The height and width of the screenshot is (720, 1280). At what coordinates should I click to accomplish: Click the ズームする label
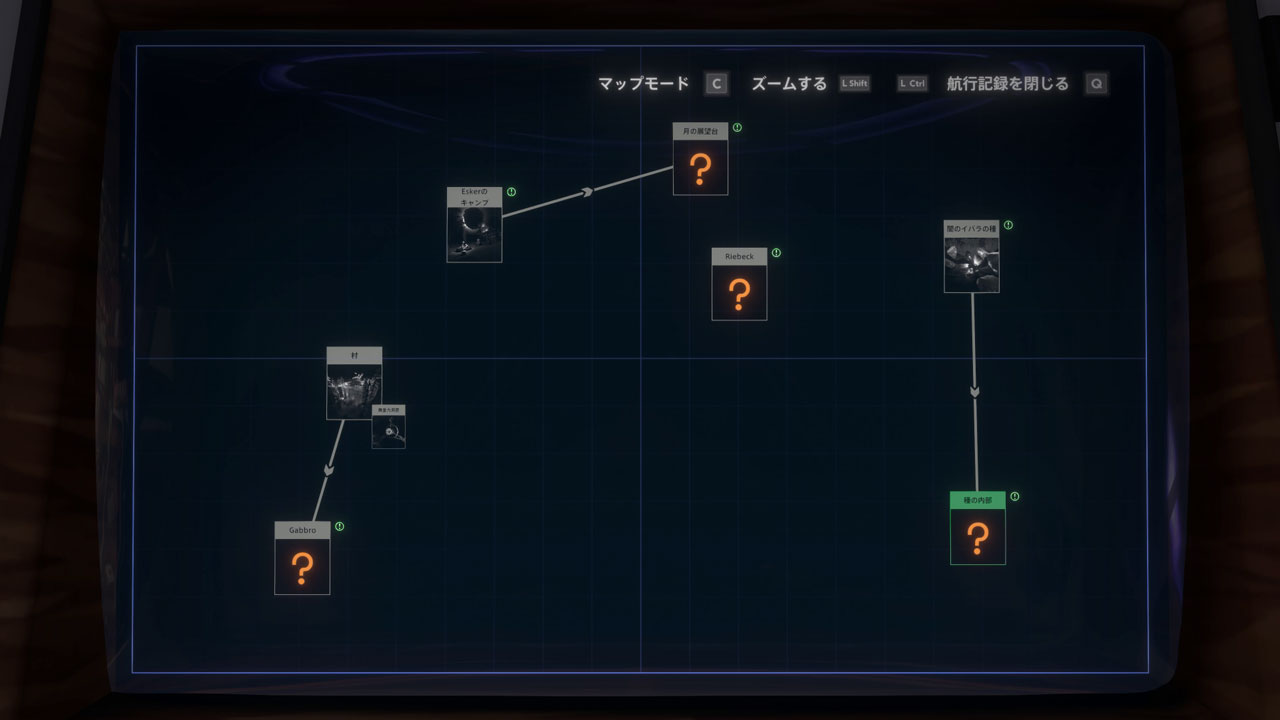[789, 84]
